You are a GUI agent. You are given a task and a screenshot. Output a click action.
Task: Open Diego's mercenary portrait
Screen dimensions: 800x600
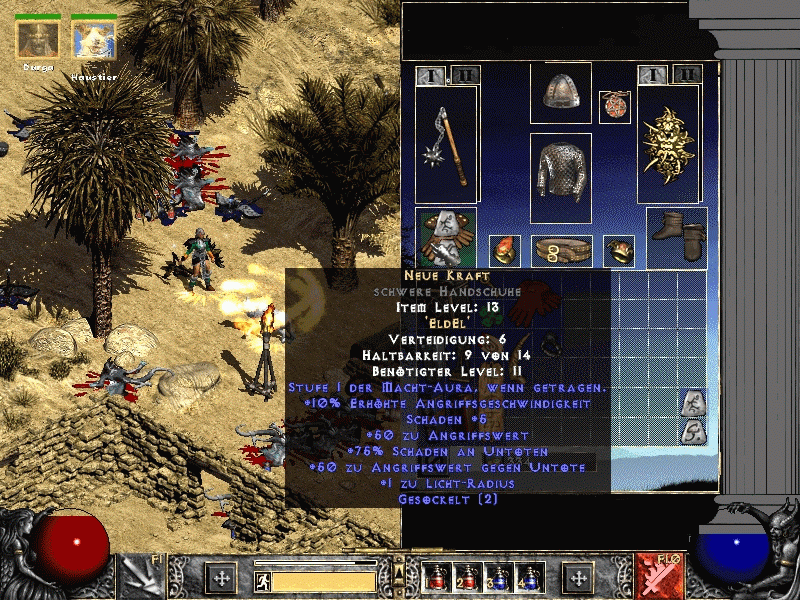pos(38,39)
